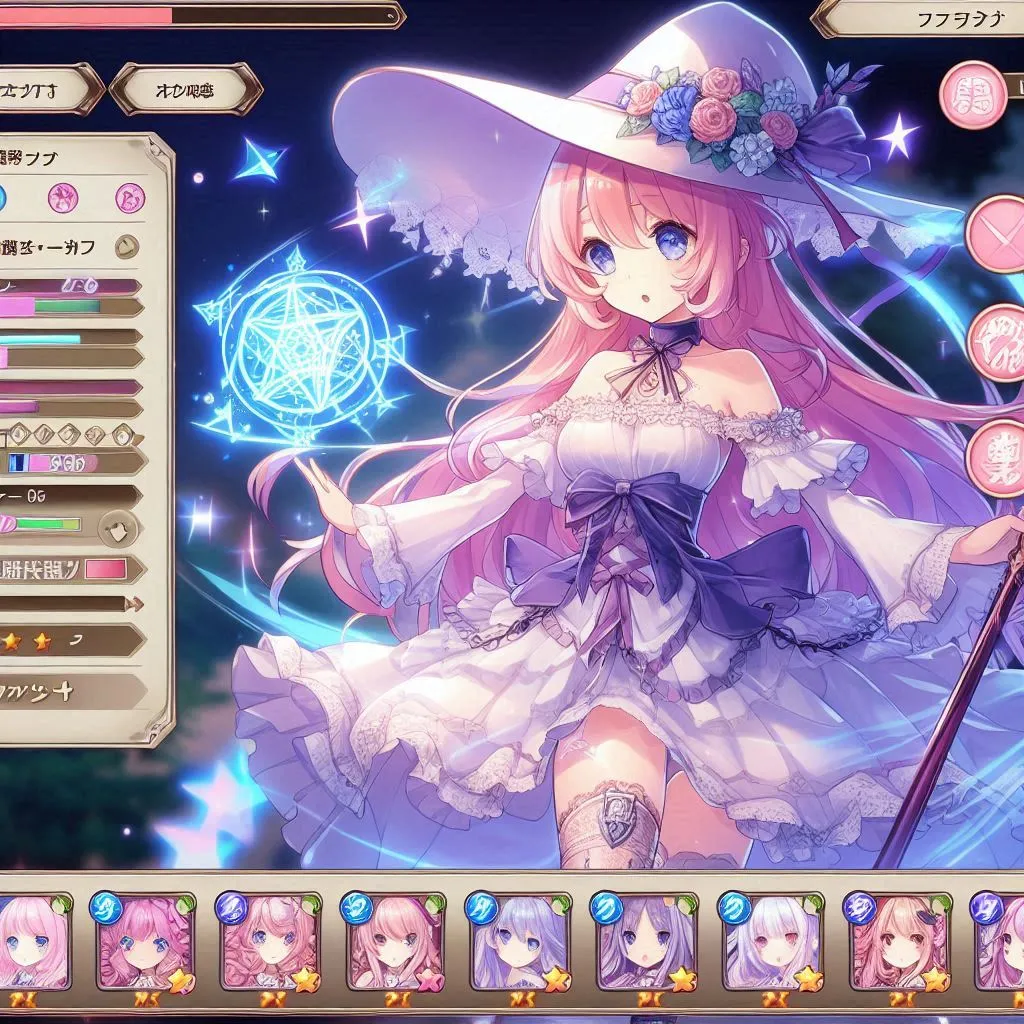The image size is (1024, 1024).
Task: Choose the white-haired red-eyed character portrait
Action: pyautogui.click(x=771, y=940)
